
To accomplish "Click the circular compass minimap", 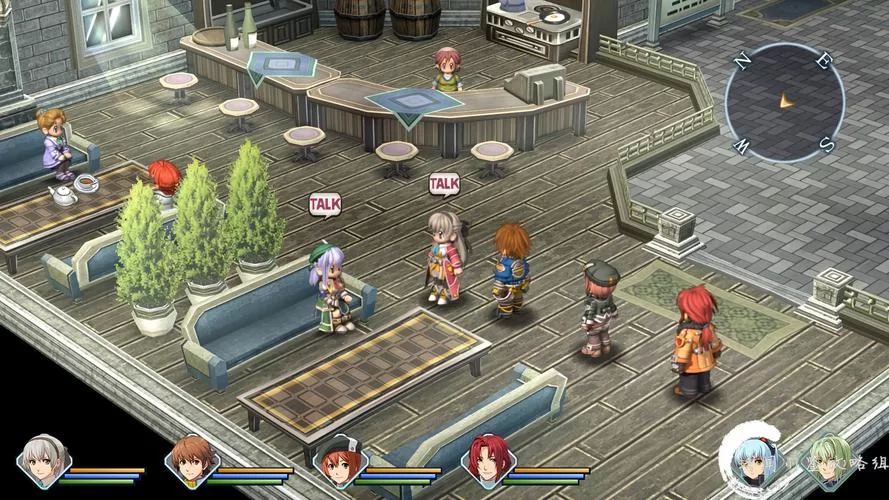I will click(784, 102).
